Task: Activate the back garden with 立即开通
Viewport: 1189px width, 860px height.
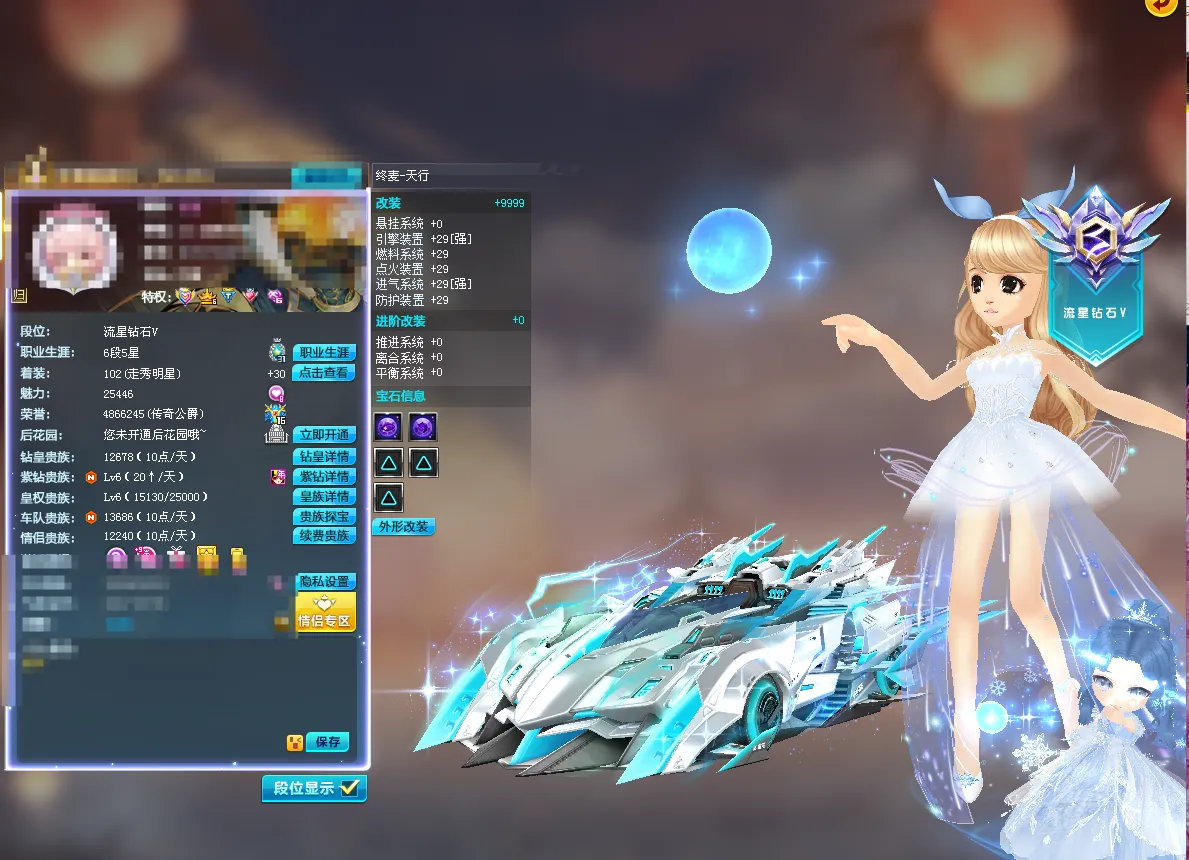Action: coord(325,435)
